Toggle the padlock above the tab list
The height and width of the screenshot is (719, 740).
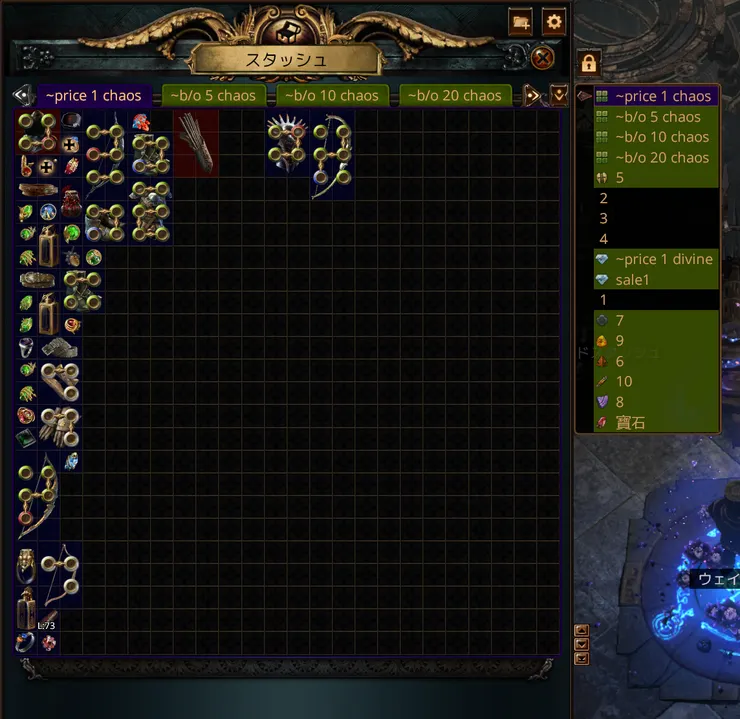(589, 64)
